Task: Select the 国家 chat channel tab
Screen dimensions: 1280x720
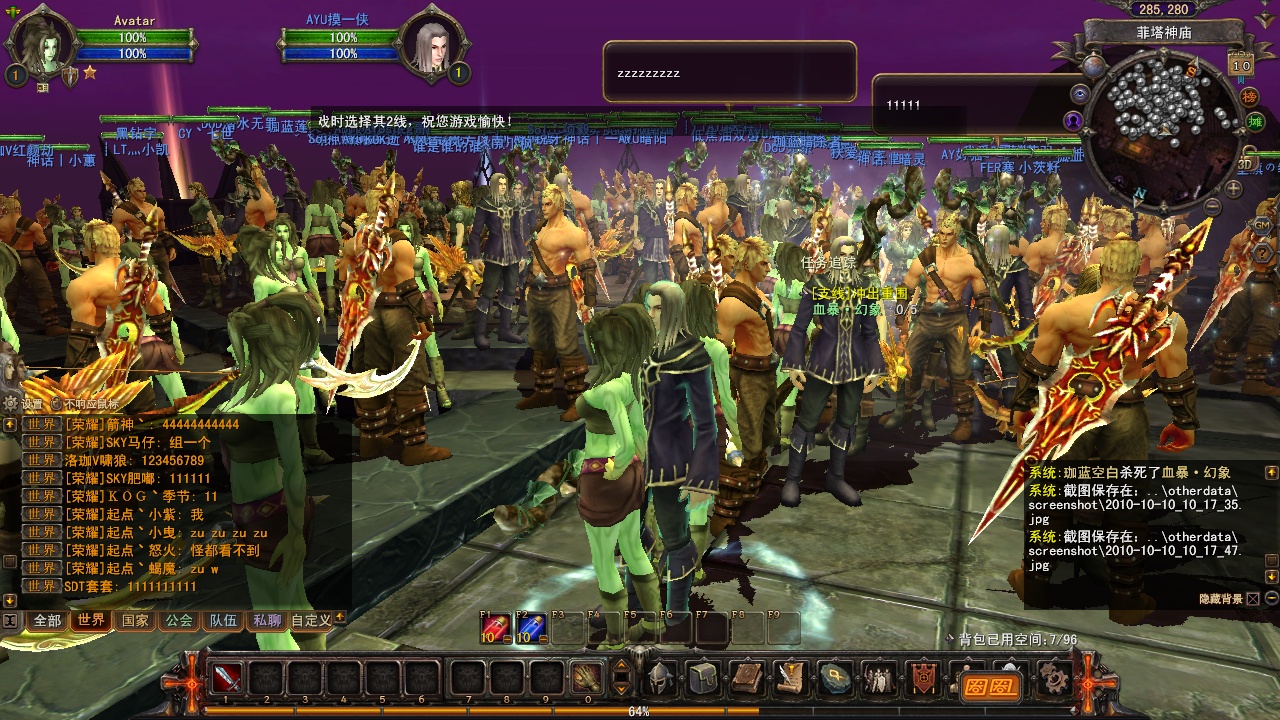Action: [135, 620]
